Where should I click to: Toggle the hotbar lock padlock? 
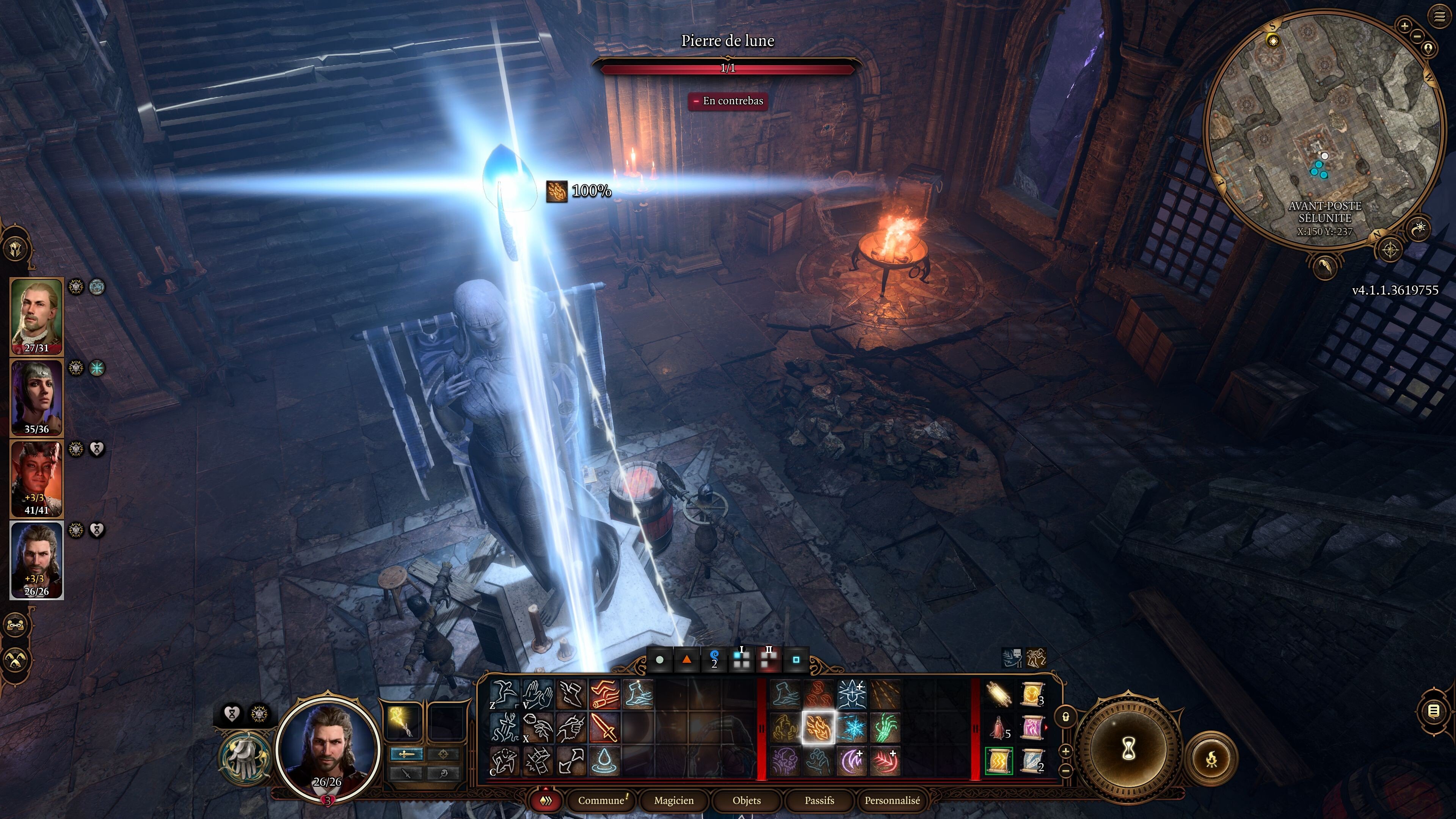pos(1066,717)
